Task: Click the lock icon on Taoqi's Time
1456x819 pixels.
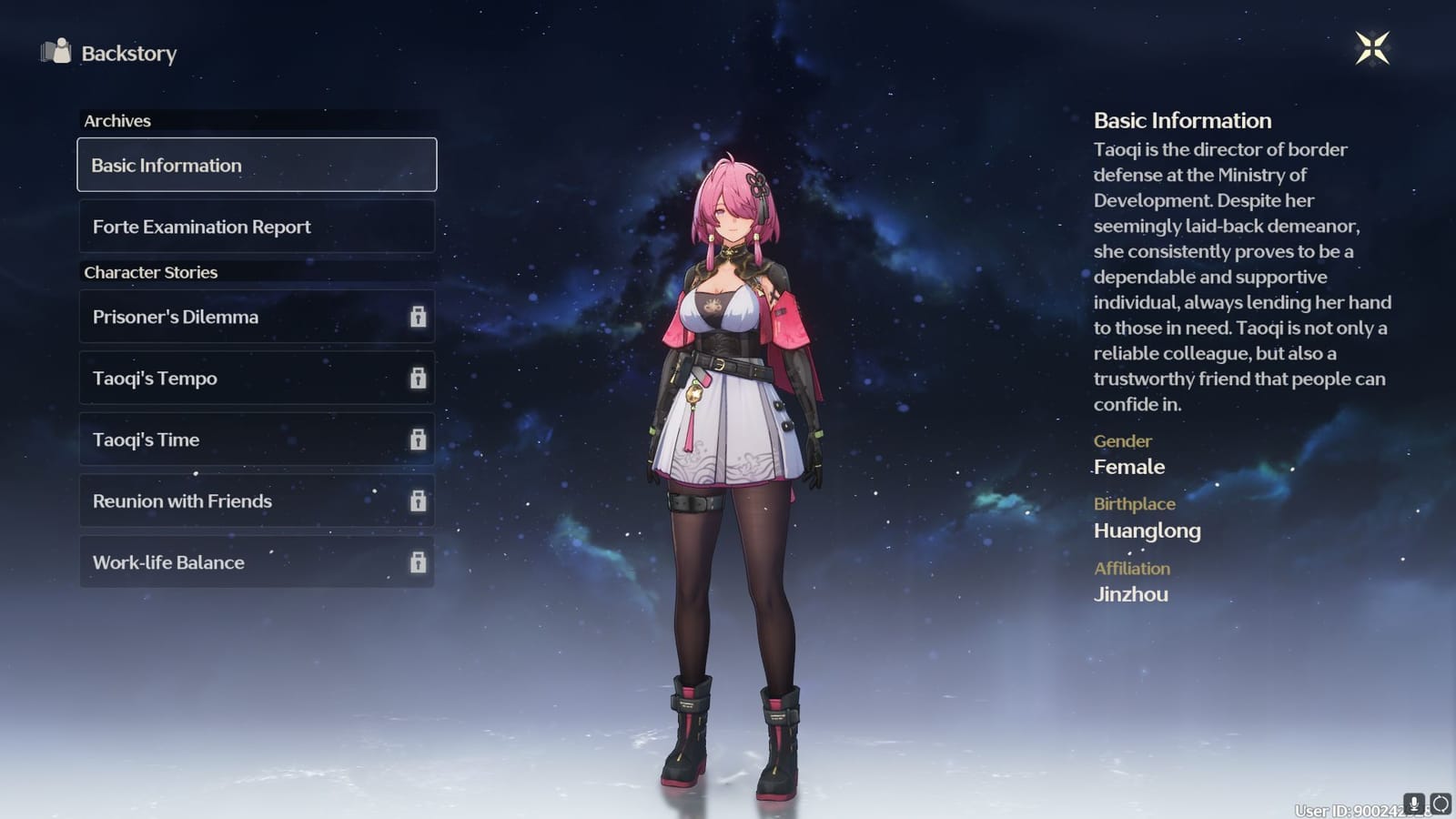Action: [x=420, y=440]
